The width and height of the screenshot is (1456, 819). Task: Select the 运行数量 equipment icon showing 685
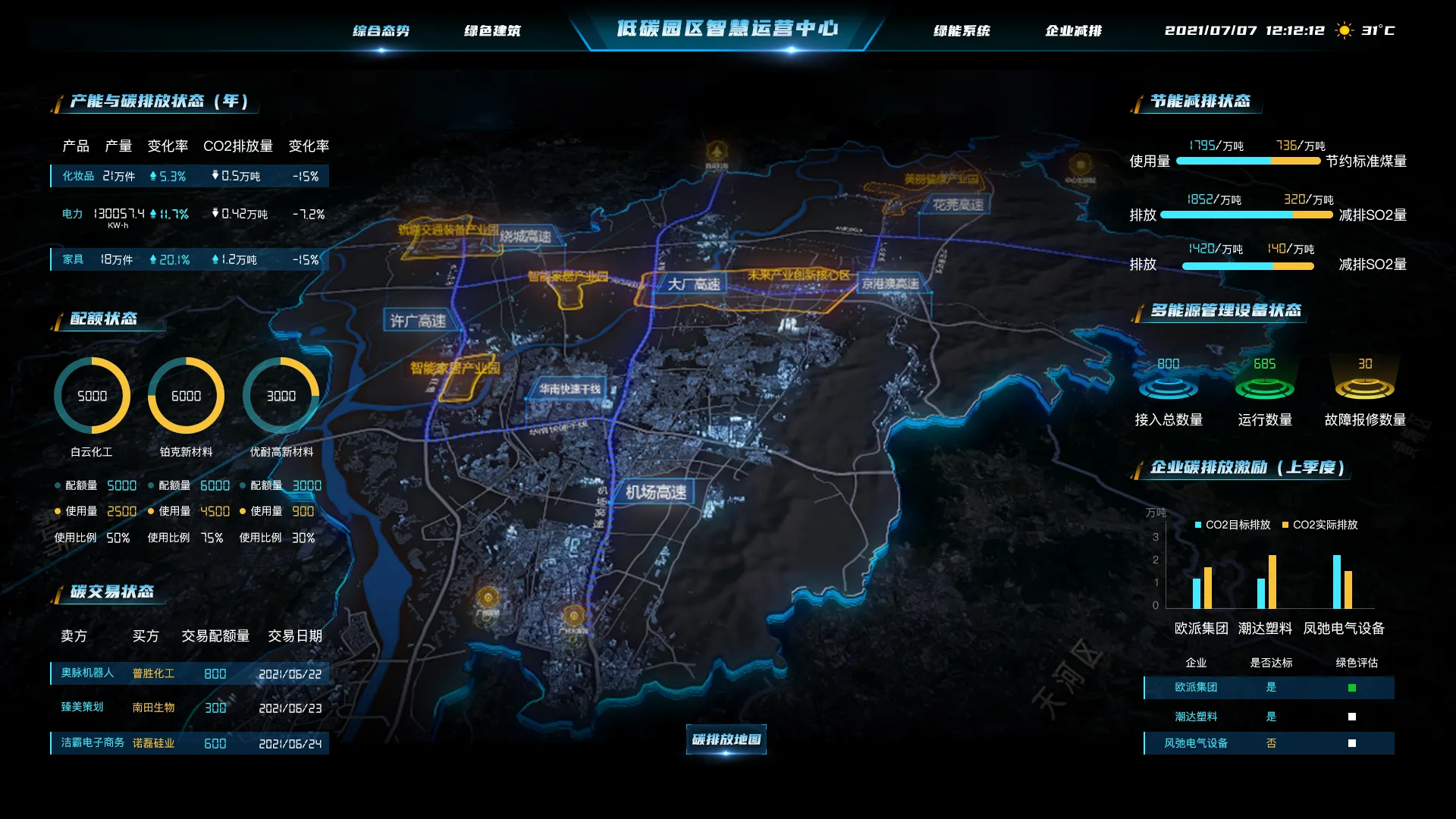1265,391
